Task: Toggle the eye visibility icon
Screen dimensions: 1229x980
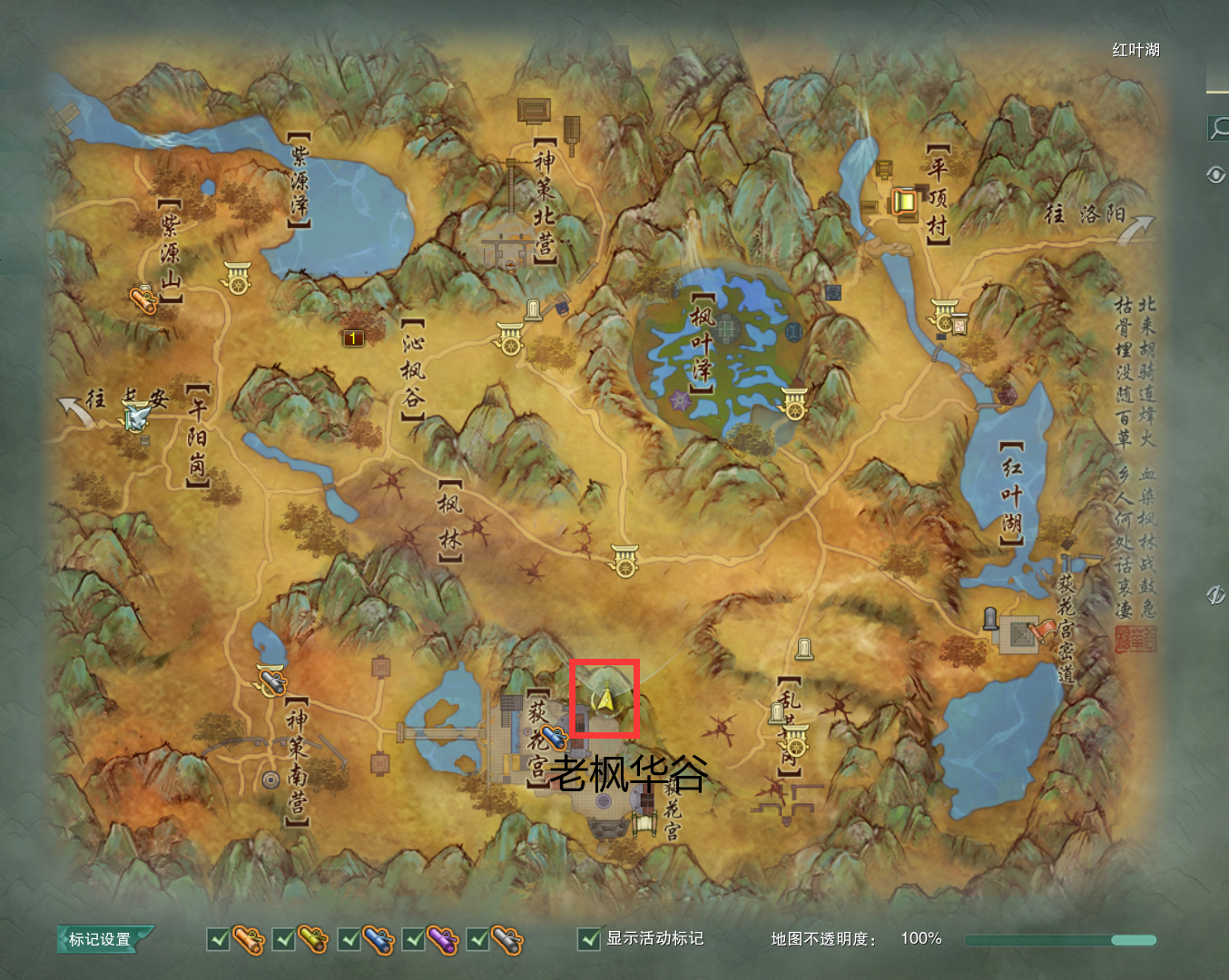Action: (1216, 174)
